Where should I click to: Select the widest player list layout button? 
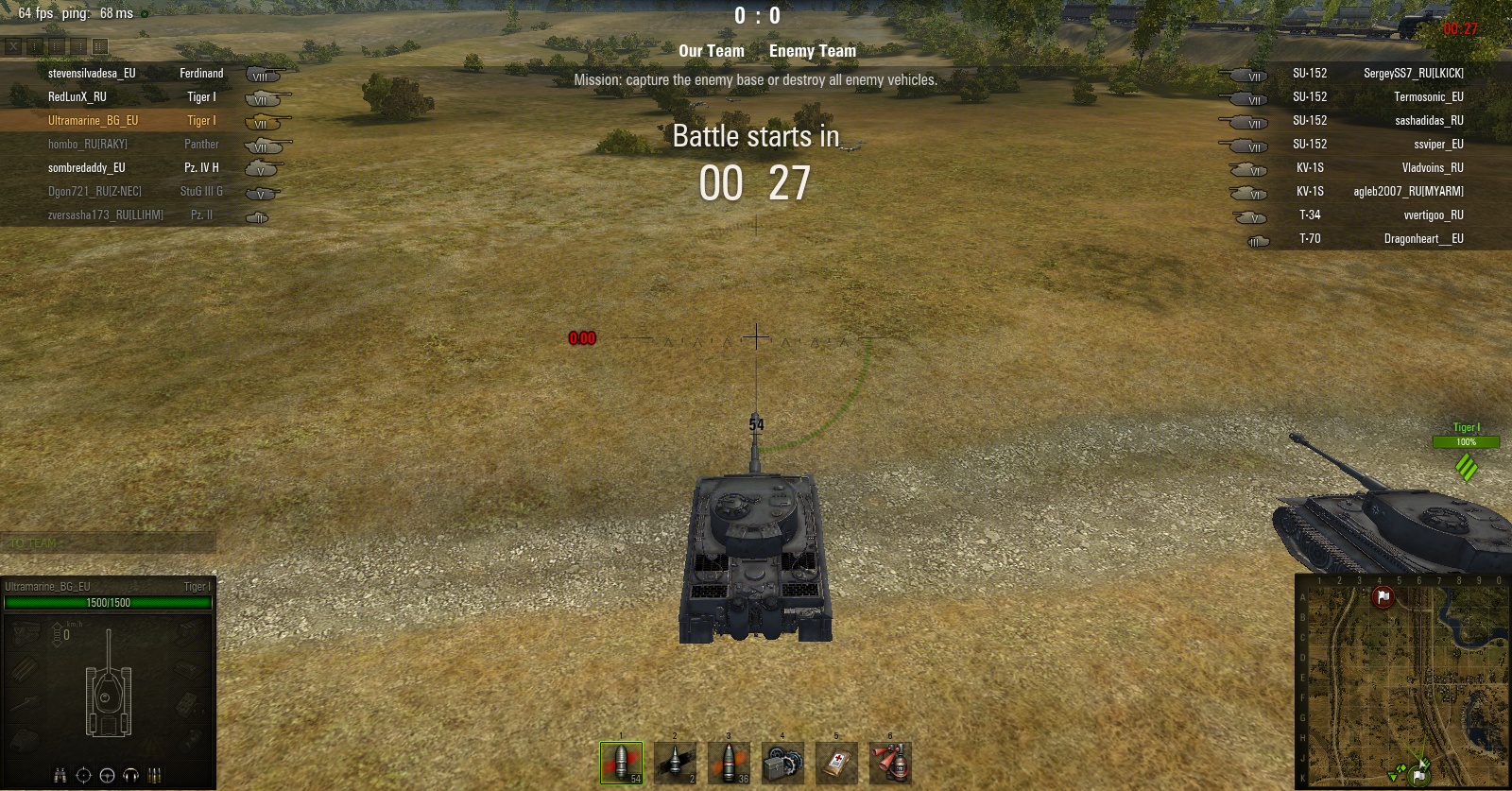point(100,45)
